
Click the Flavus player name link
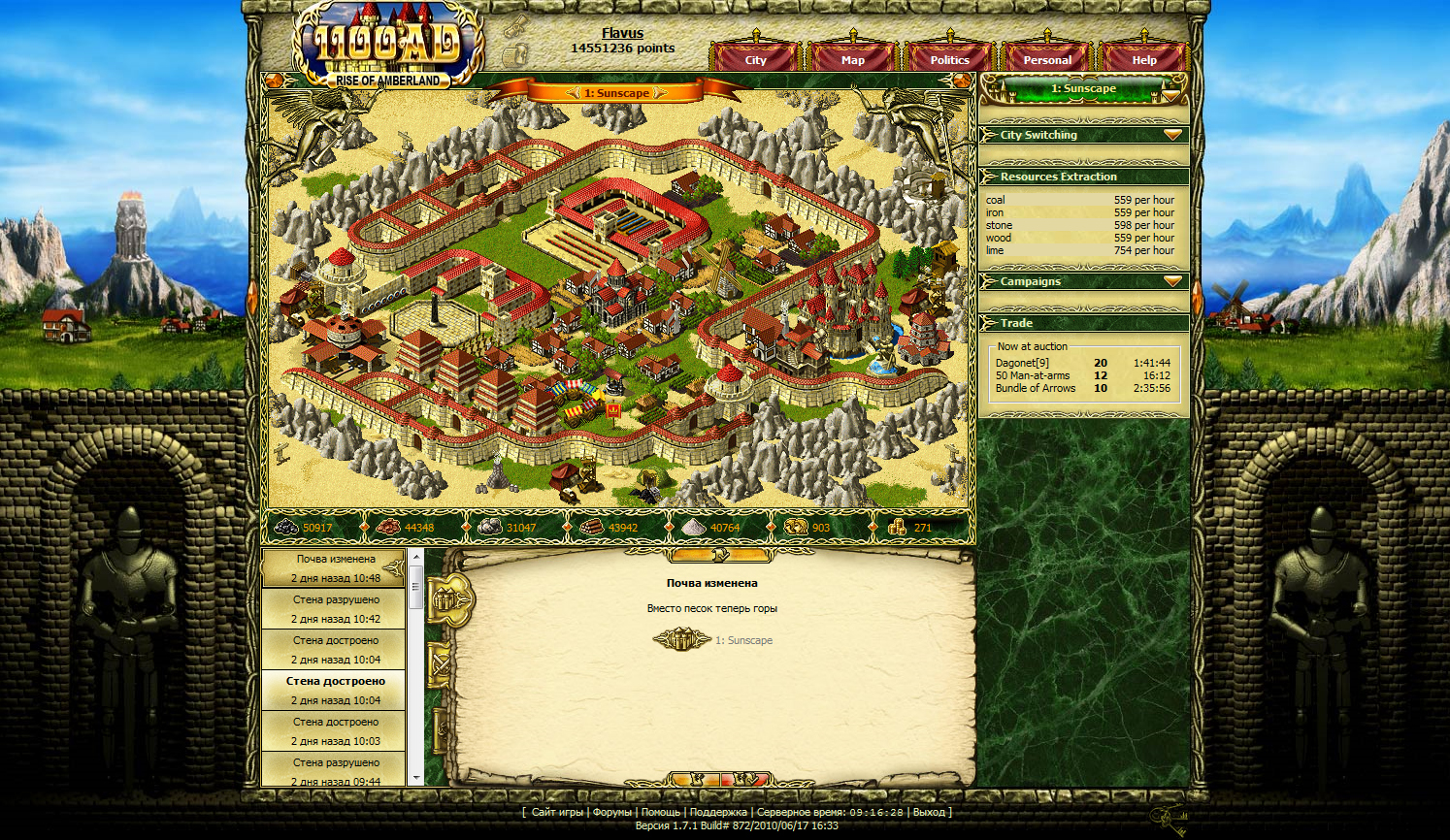point(622,33)
